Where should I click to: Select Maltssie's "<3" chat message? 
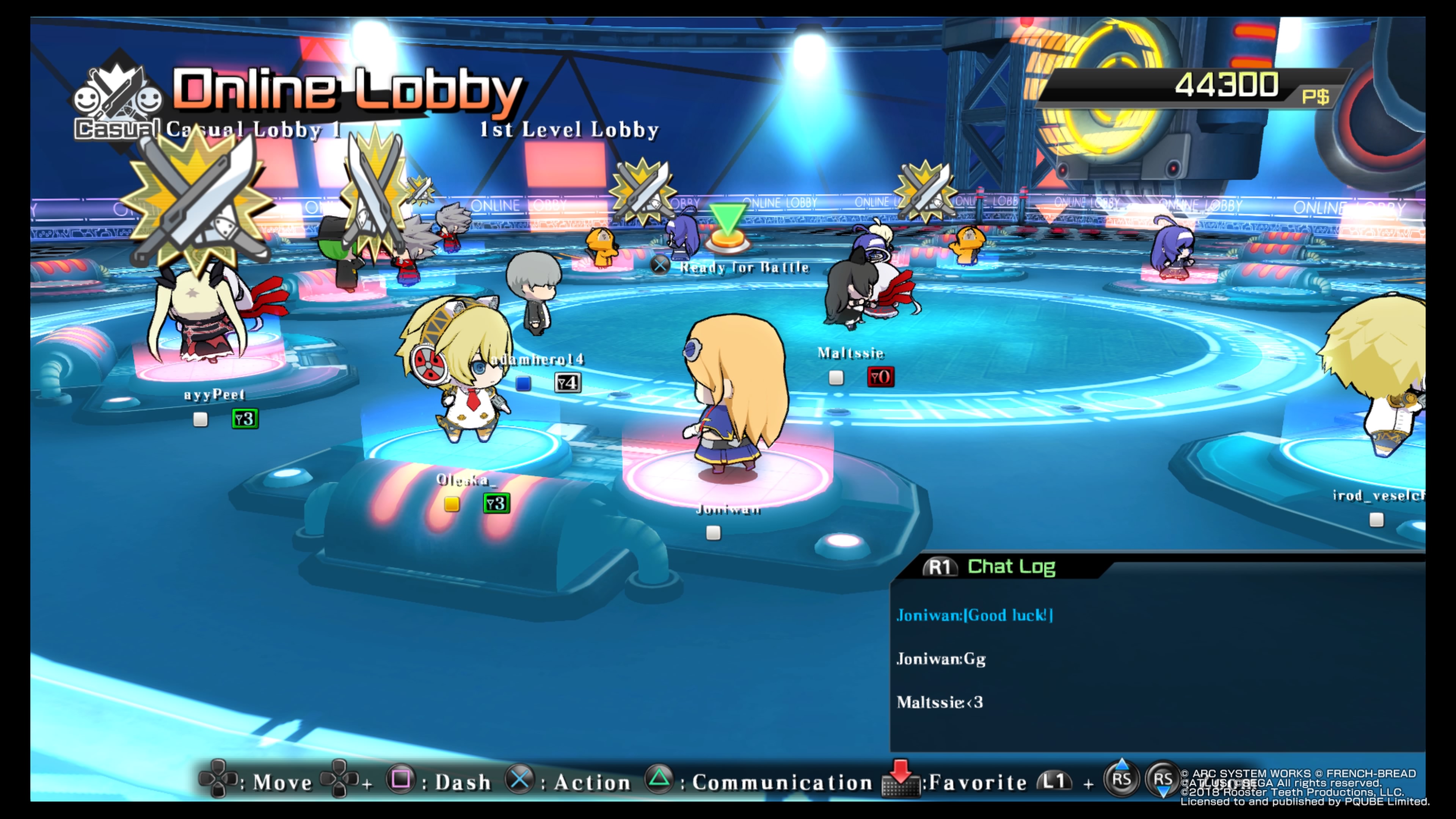(x=940, y=702)
